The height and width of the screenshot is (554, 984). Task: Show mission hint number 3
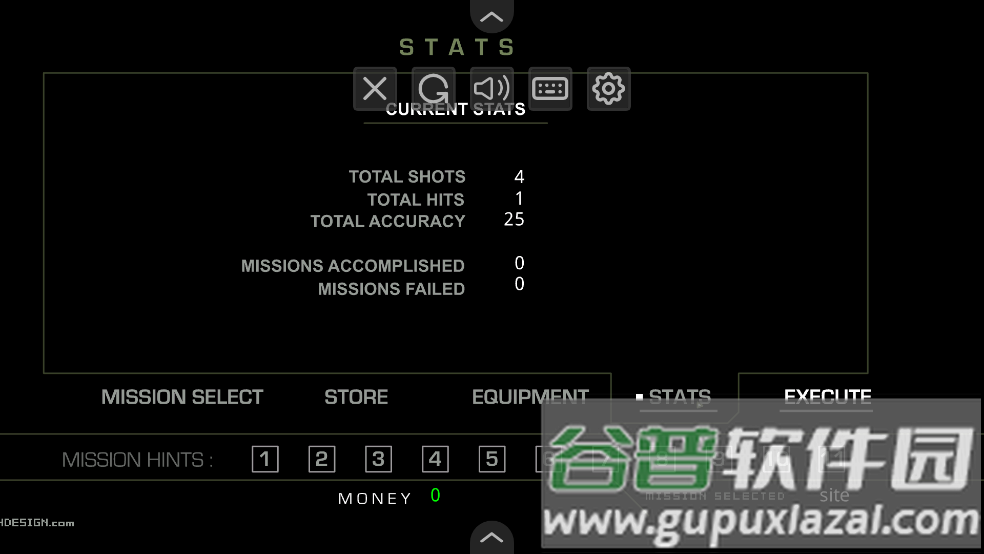378,459
